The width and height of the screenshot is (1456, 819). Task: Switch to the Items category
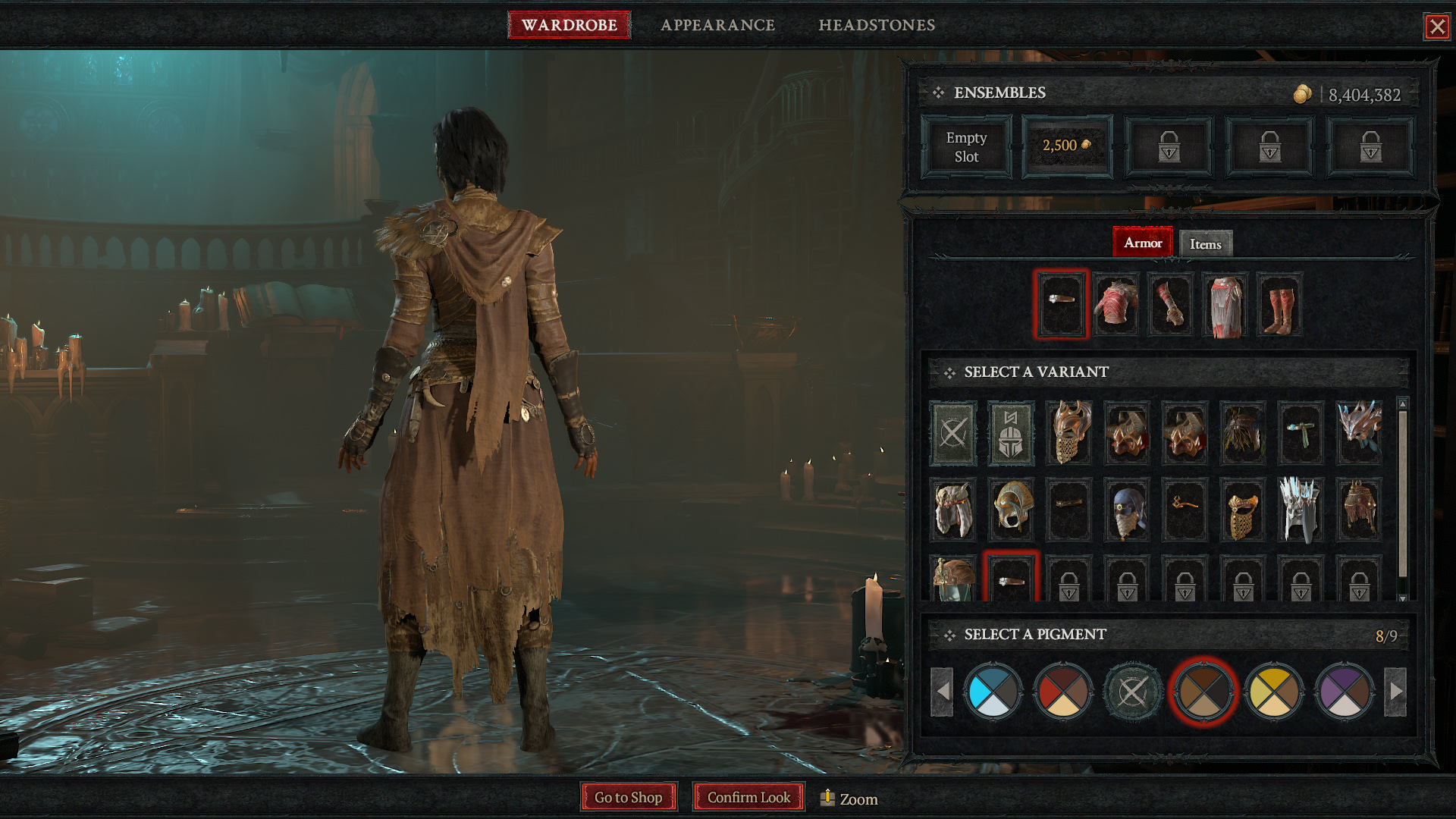click(x=1205, y=244)
